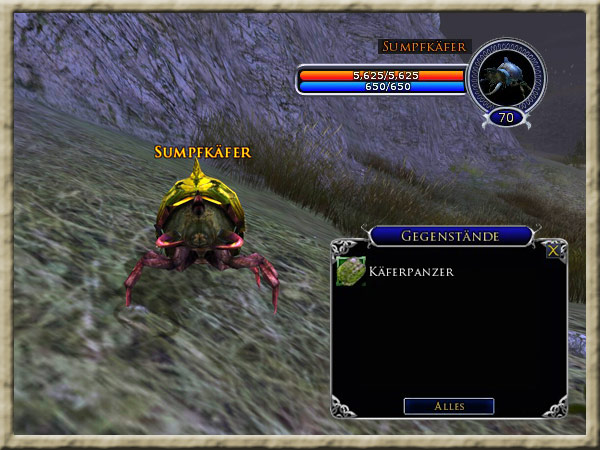Loot everything with the Alles button
This screenshot has height=450, width=600.
click(x=448, y=406)
